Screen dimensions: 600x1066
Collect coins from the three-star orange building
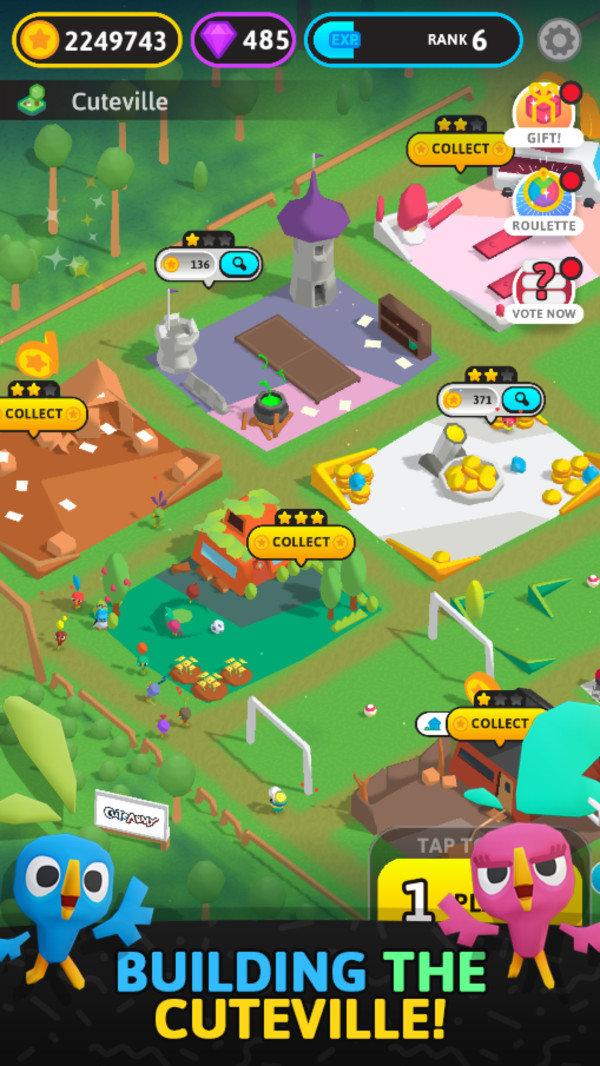pyautogui.click(x=300, y=542)
